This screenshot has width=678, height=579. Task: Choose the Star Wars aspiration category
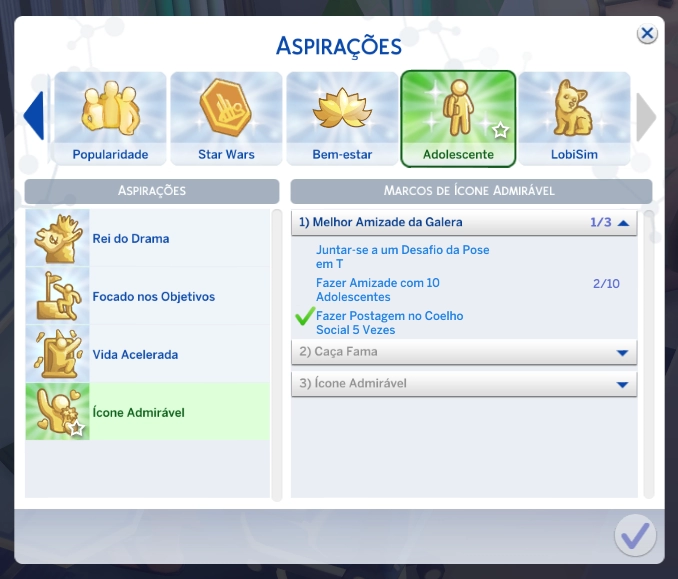[226, 119]
